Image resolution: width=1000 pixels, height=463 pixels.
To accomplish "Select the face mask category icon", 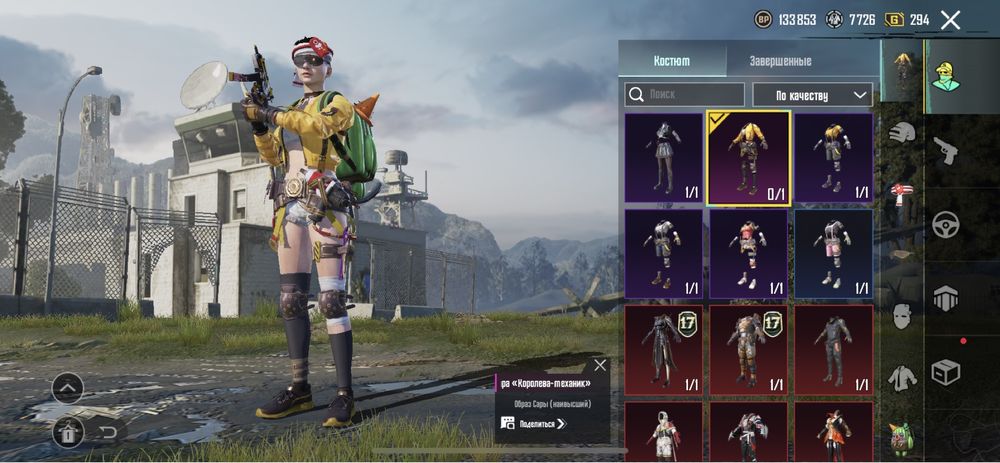I will click(x=903, y=316).
